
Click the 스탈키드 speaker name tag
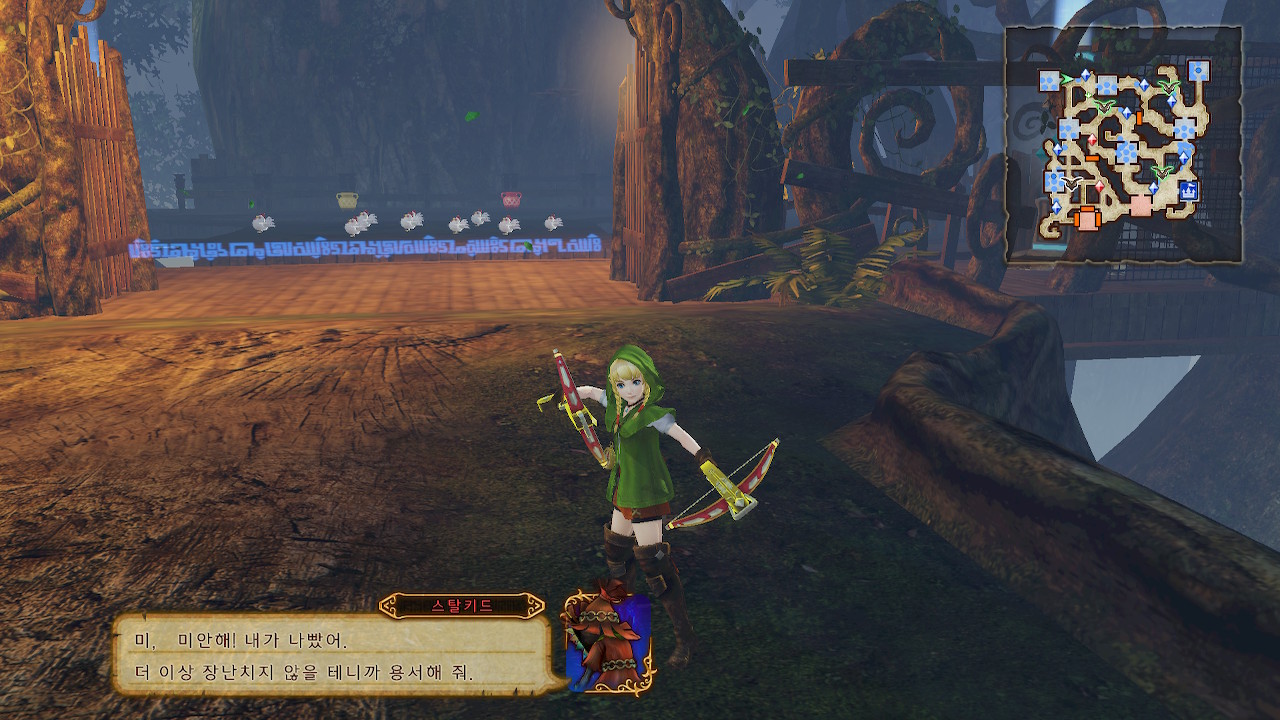[462, 606]
